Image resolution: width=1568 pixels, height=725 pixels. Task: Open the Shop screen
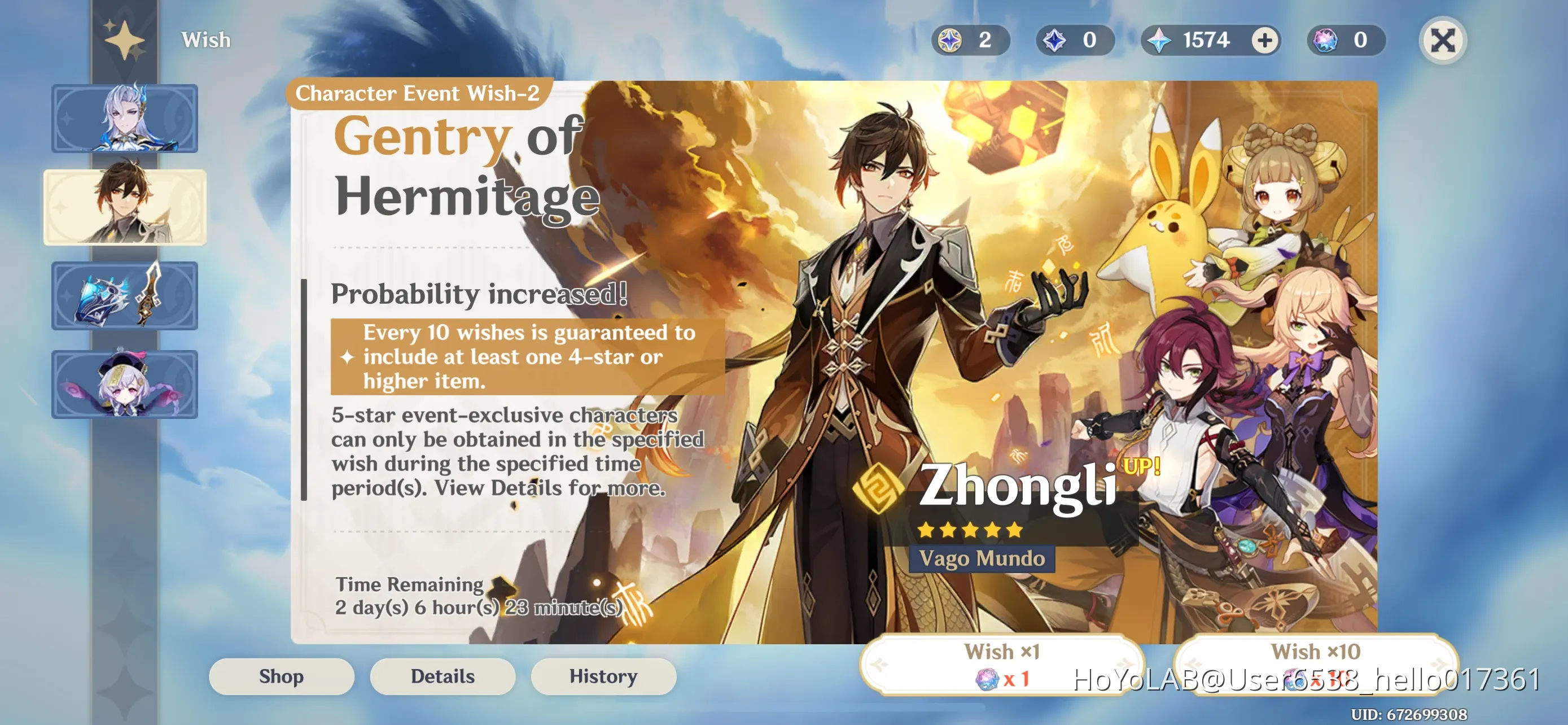(281, 676)
